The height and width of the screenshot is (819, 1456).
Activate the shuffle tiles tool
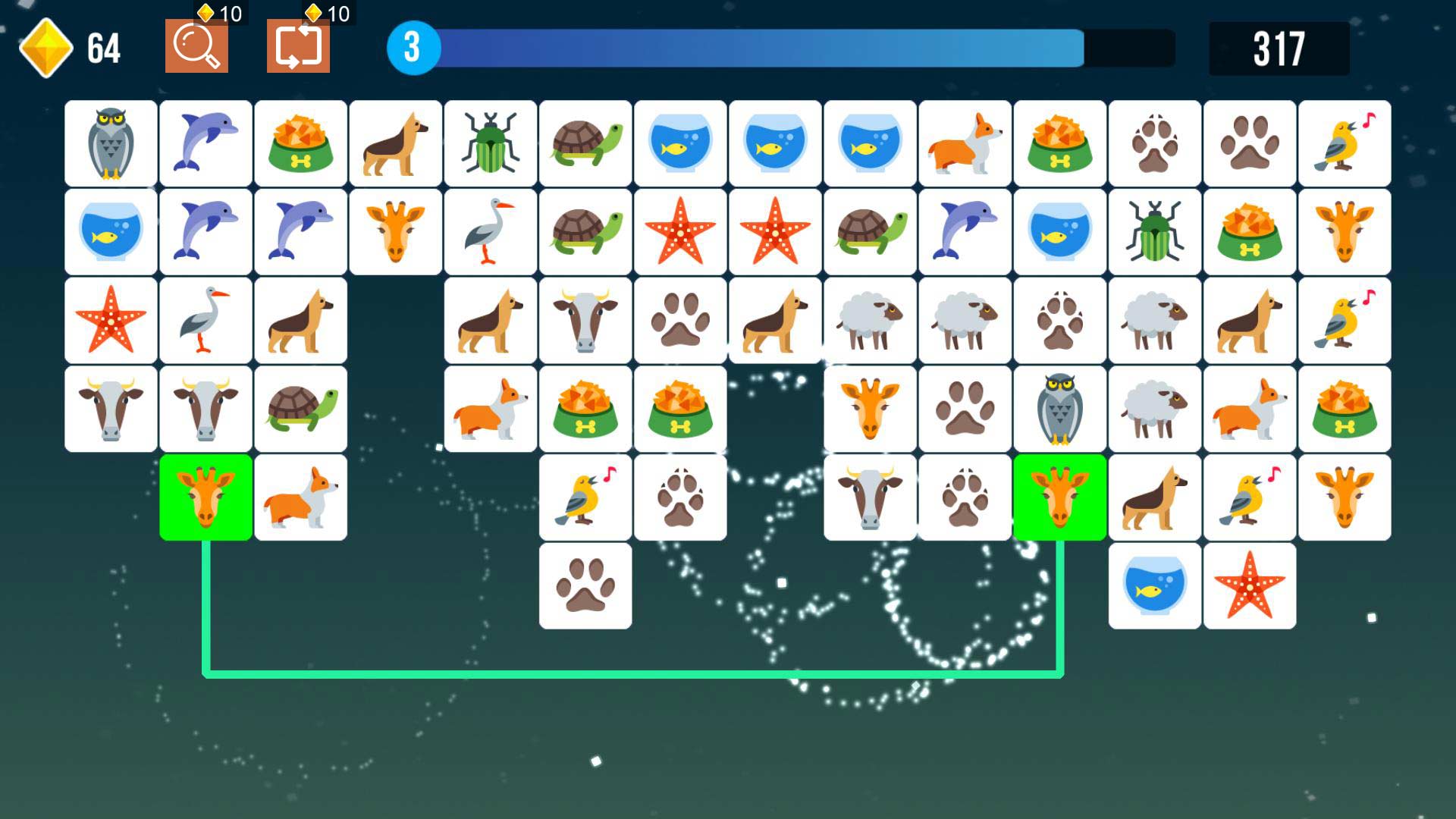coord(299,47)
